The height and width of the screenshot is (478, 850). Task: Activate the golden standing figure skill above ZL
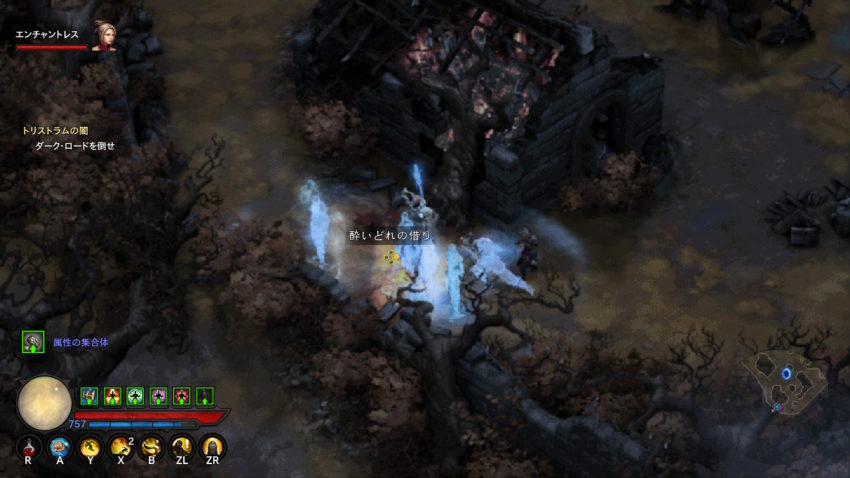click(x=181, y=447)
